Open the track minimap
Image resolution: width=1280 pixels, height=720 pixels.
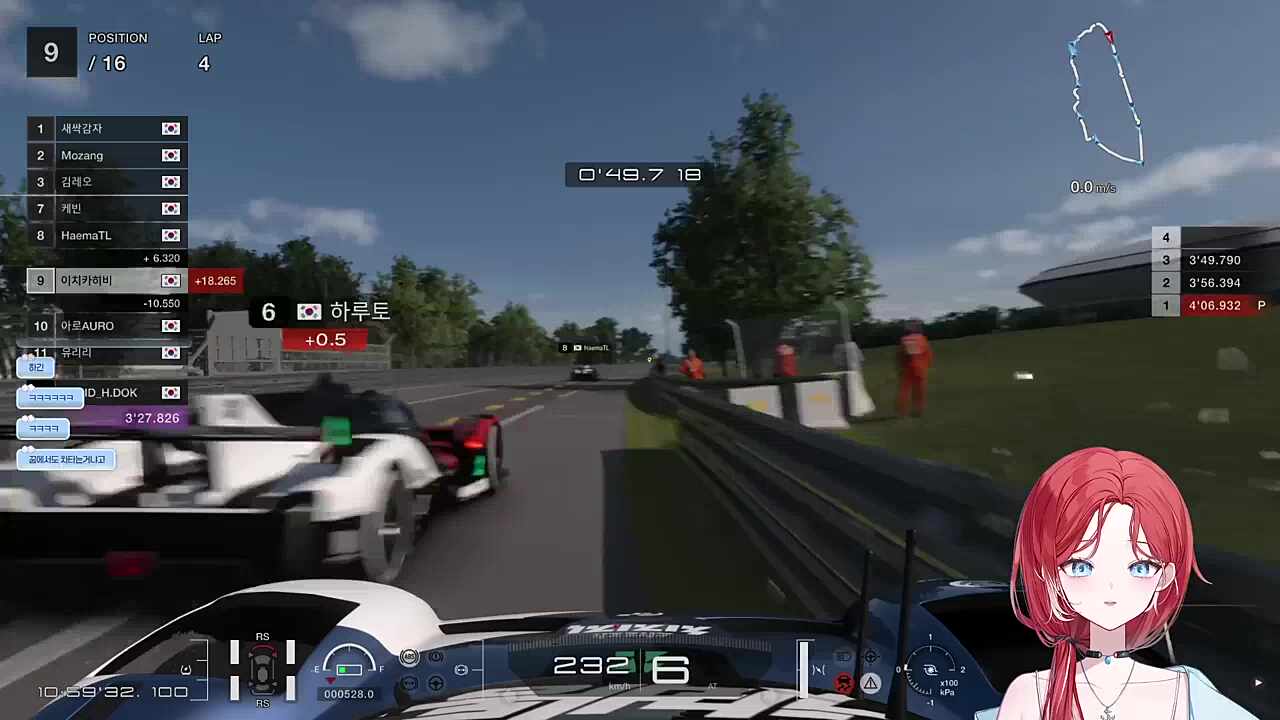1106,95
